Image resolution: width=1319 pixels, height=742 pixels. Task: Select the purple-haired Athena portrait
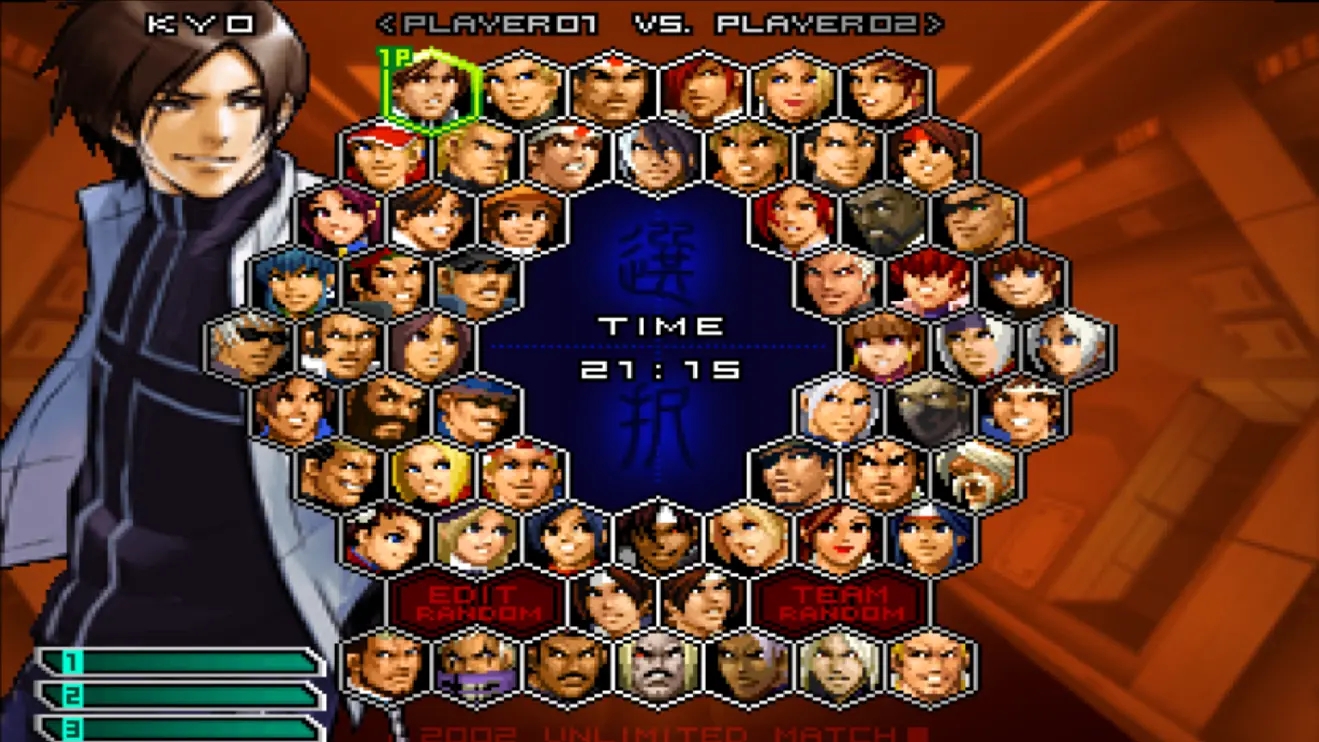click(340, 219)
